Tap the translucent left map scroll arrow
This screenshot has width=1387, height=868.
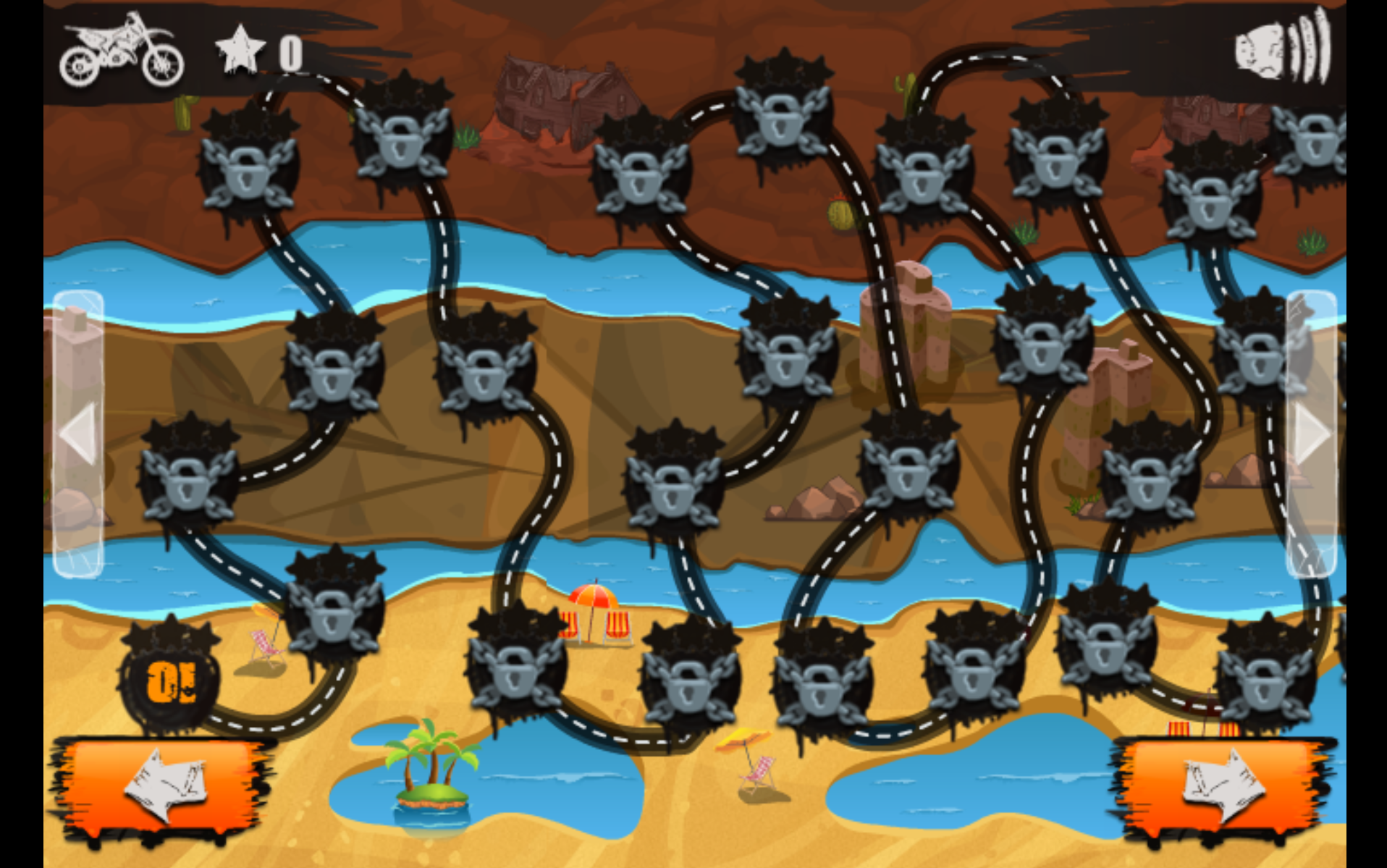click(x=78, y=433)
